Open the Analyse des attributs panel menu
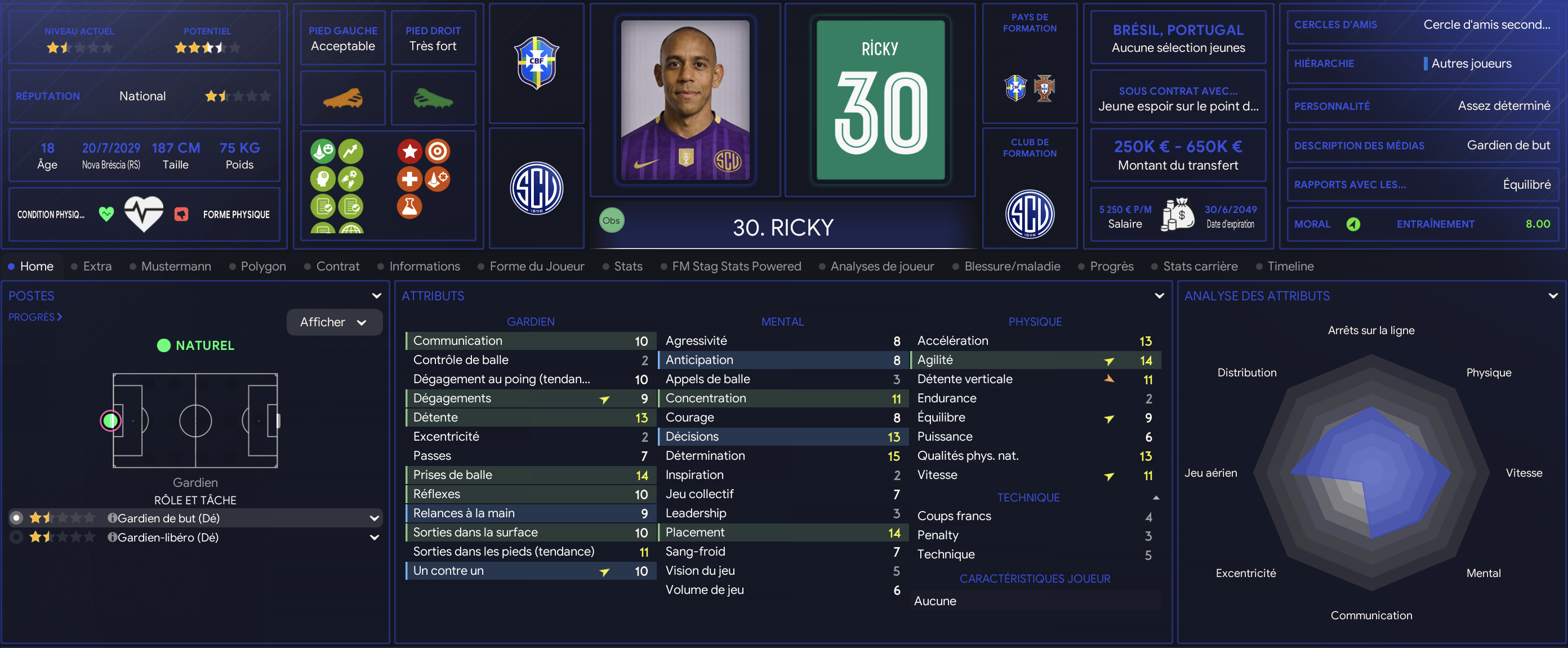The image size is (1568, 648). (1553, 296)
